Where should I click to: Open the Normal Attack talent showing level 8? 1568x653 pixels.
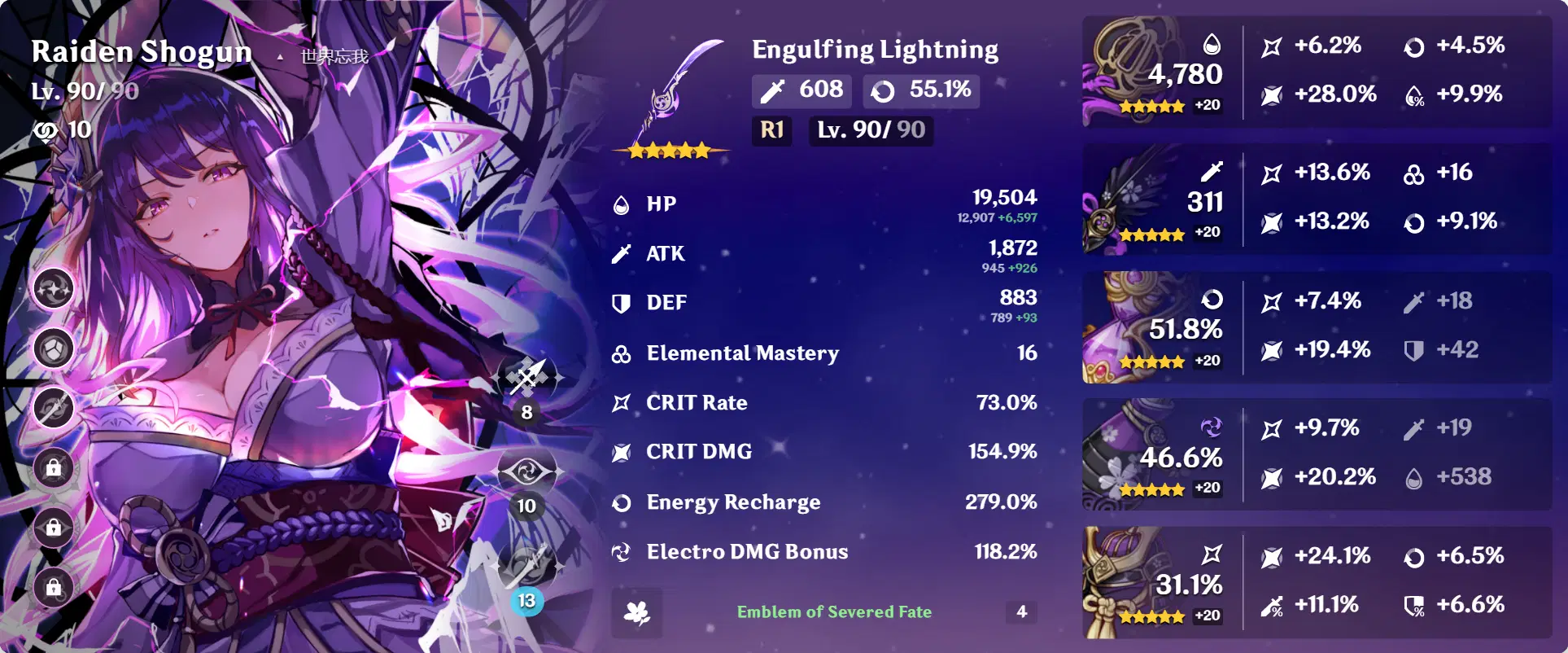[x=526, y=379]
